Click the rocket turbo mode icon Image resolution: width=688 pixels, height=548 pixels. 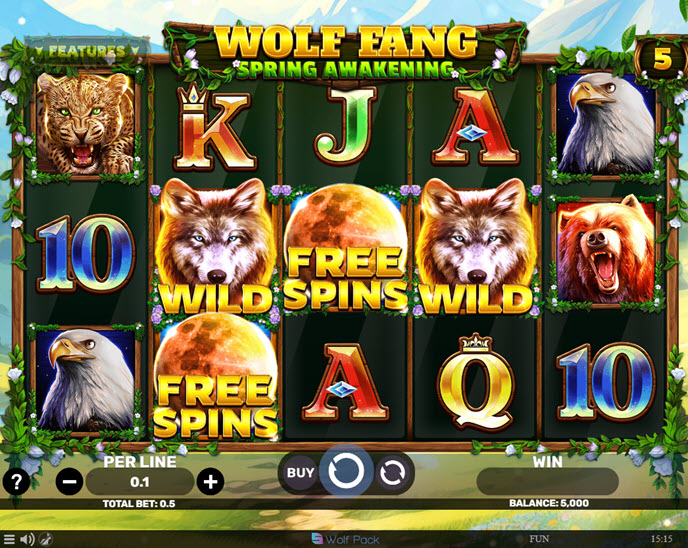pos(46,539)
